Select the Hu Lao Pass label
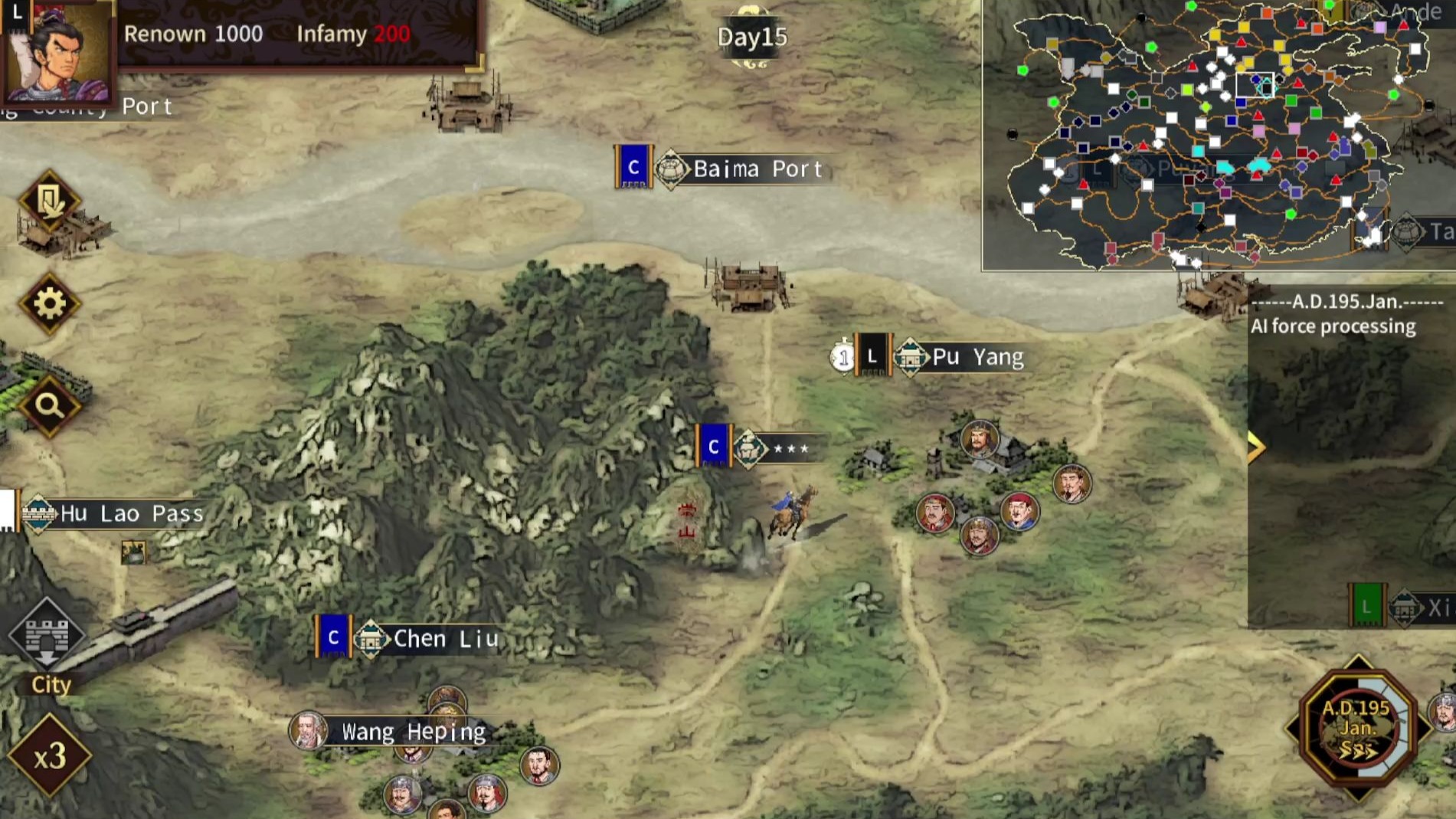The image size is (1456, 819). [x=131, y=513]
